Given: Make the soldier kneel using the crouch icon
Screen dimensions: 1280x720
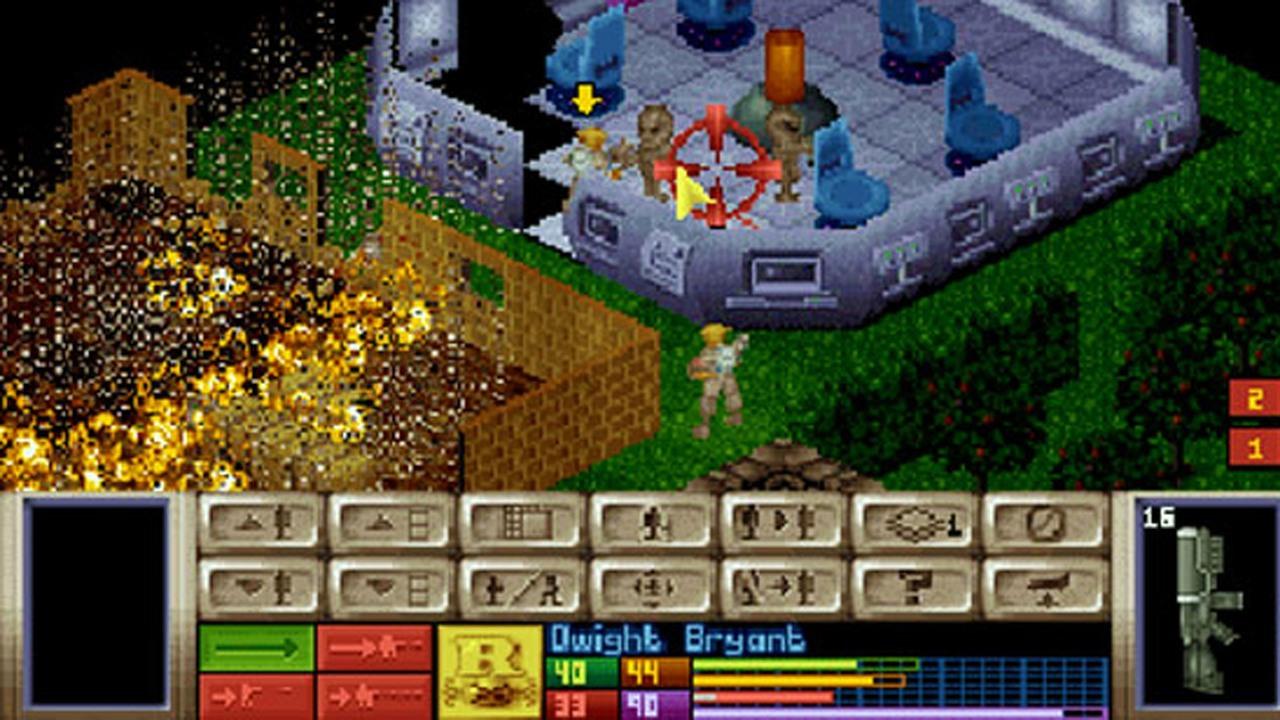Looking at the screenshot, I should click(520, 584).
